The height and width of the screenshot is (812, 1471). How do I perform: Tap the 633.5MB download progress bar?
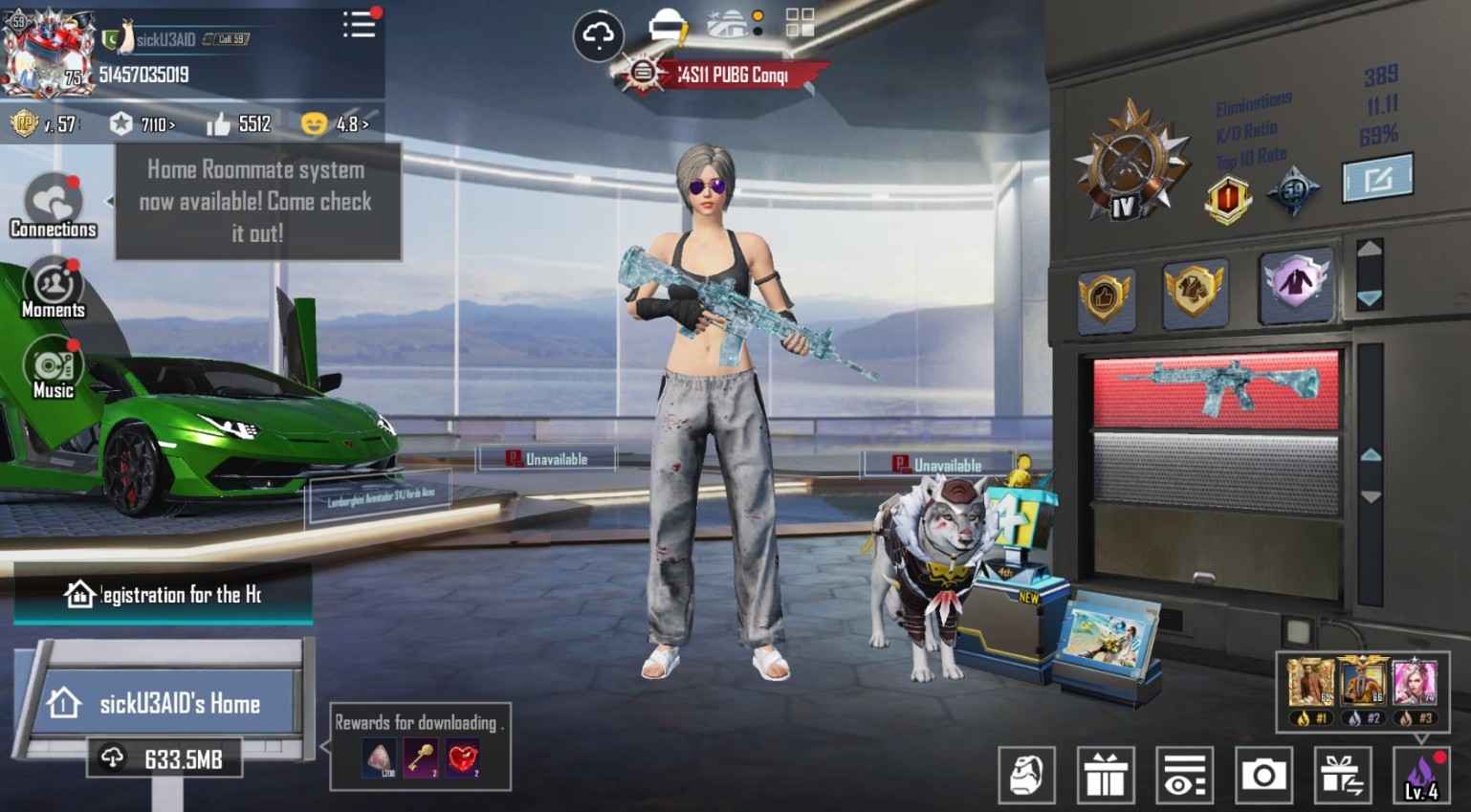[x=163, y=759]
